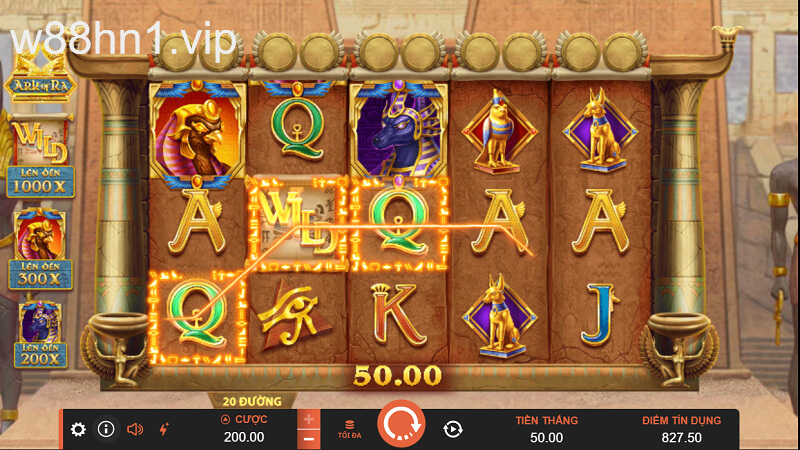Decrease the bet with the minus button

click(x=309, y=438)
